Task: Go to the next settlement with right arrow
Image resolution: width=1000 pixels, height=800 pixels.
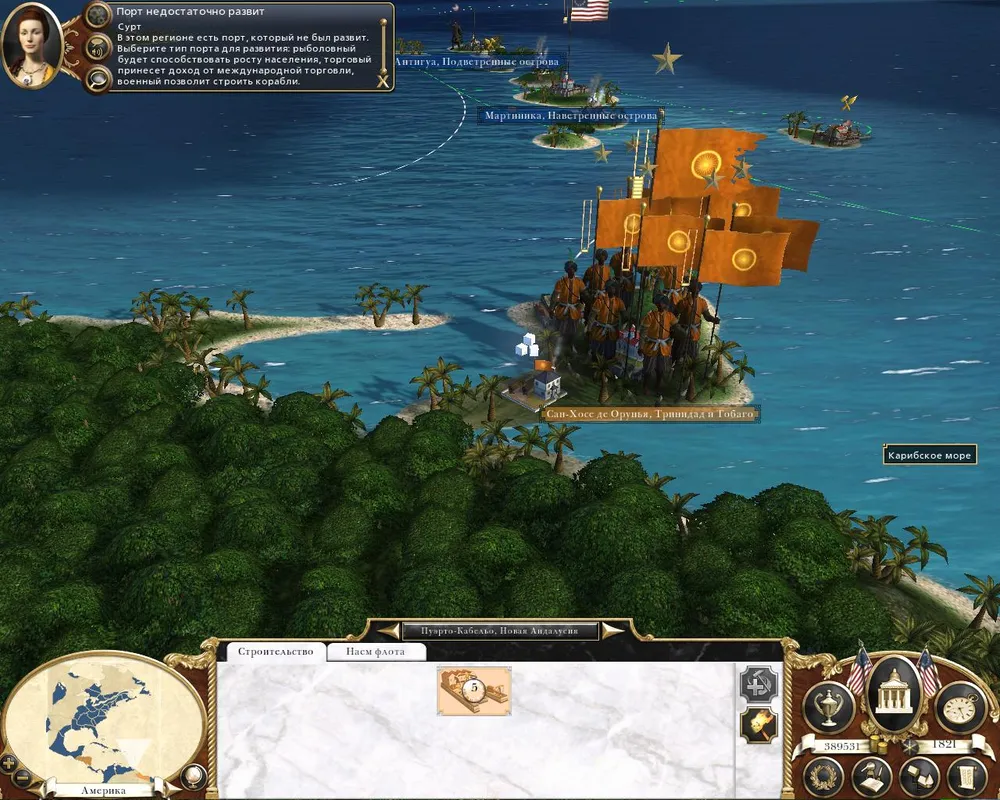Action: pyautogui.click(x=612, y=630)
